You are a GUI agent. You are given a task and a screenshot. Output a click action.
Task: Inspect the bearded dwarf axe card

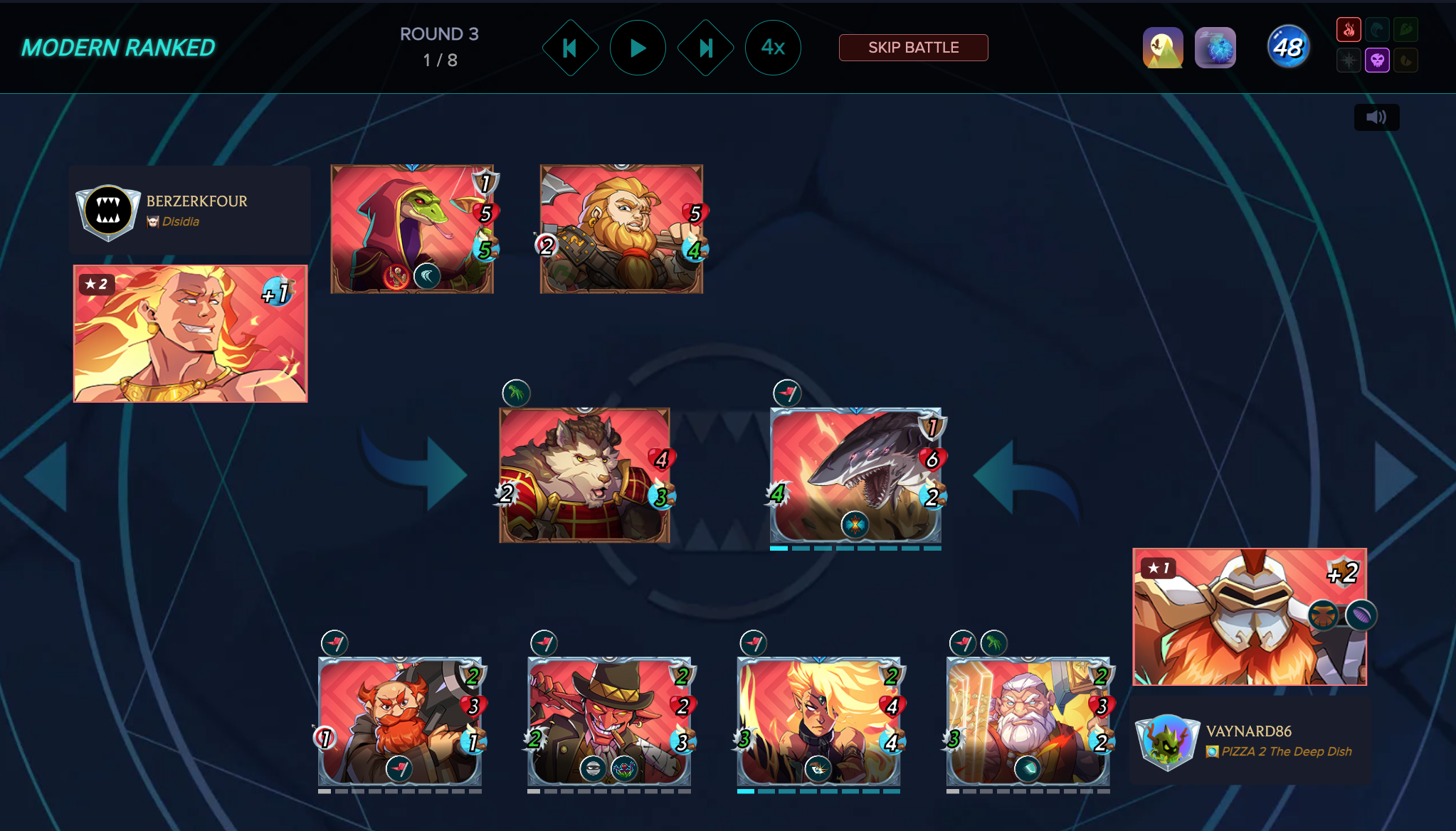coord(621,229)
